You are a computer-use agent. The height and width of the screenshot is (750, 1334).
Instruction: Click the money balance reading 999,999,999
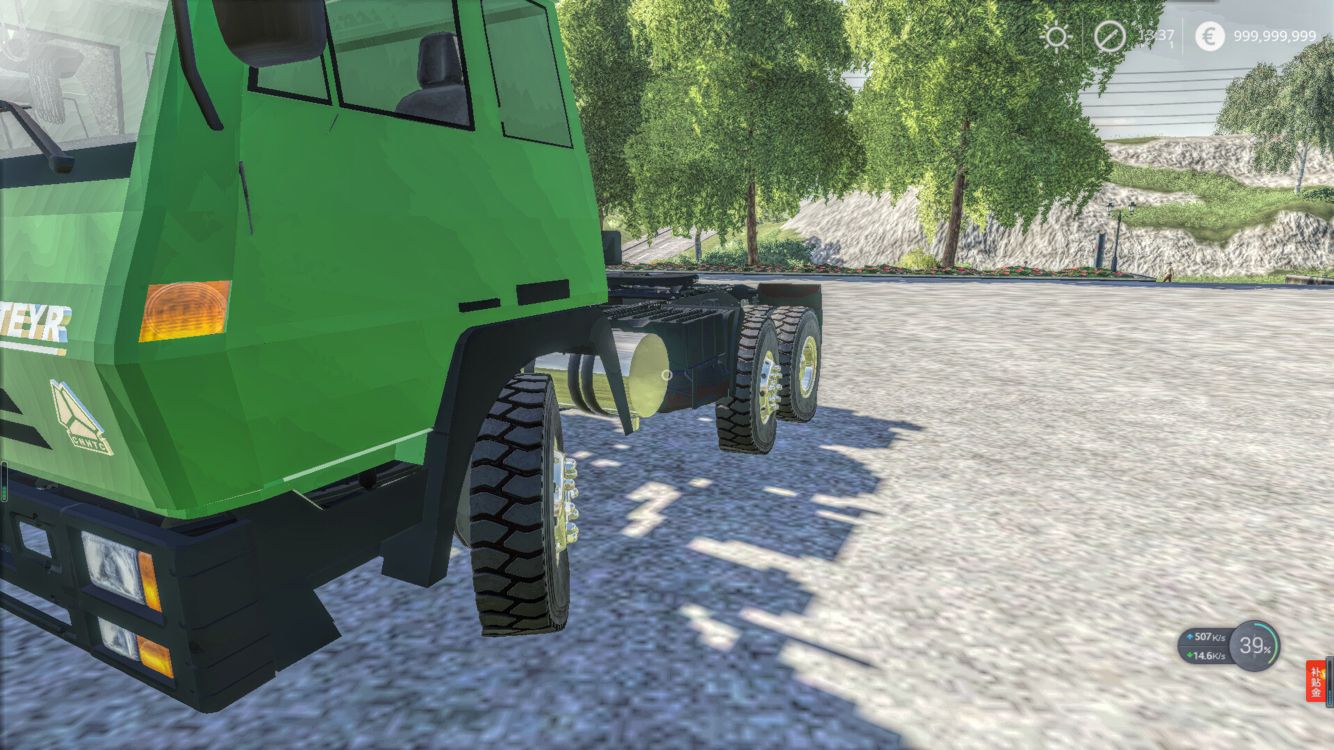[1275, 38]
